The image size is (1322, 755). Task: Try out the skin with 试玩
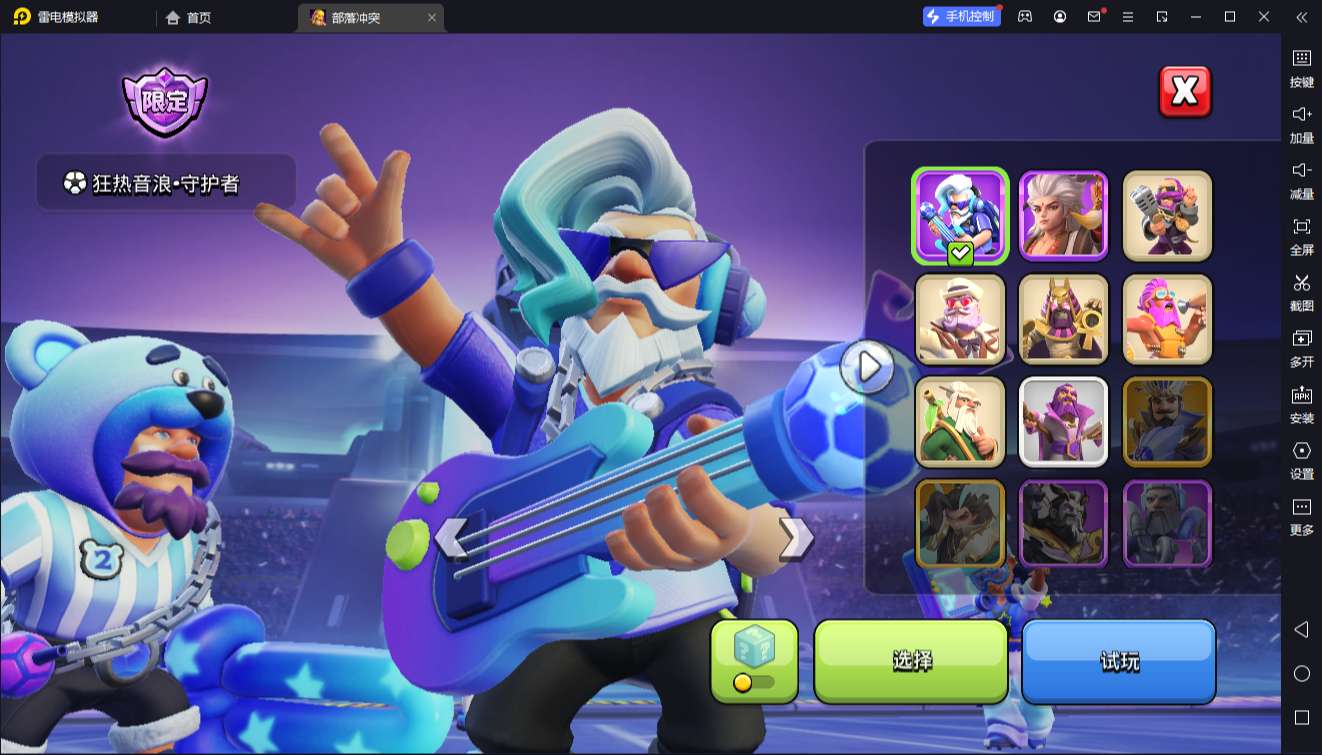point(1118,661)
